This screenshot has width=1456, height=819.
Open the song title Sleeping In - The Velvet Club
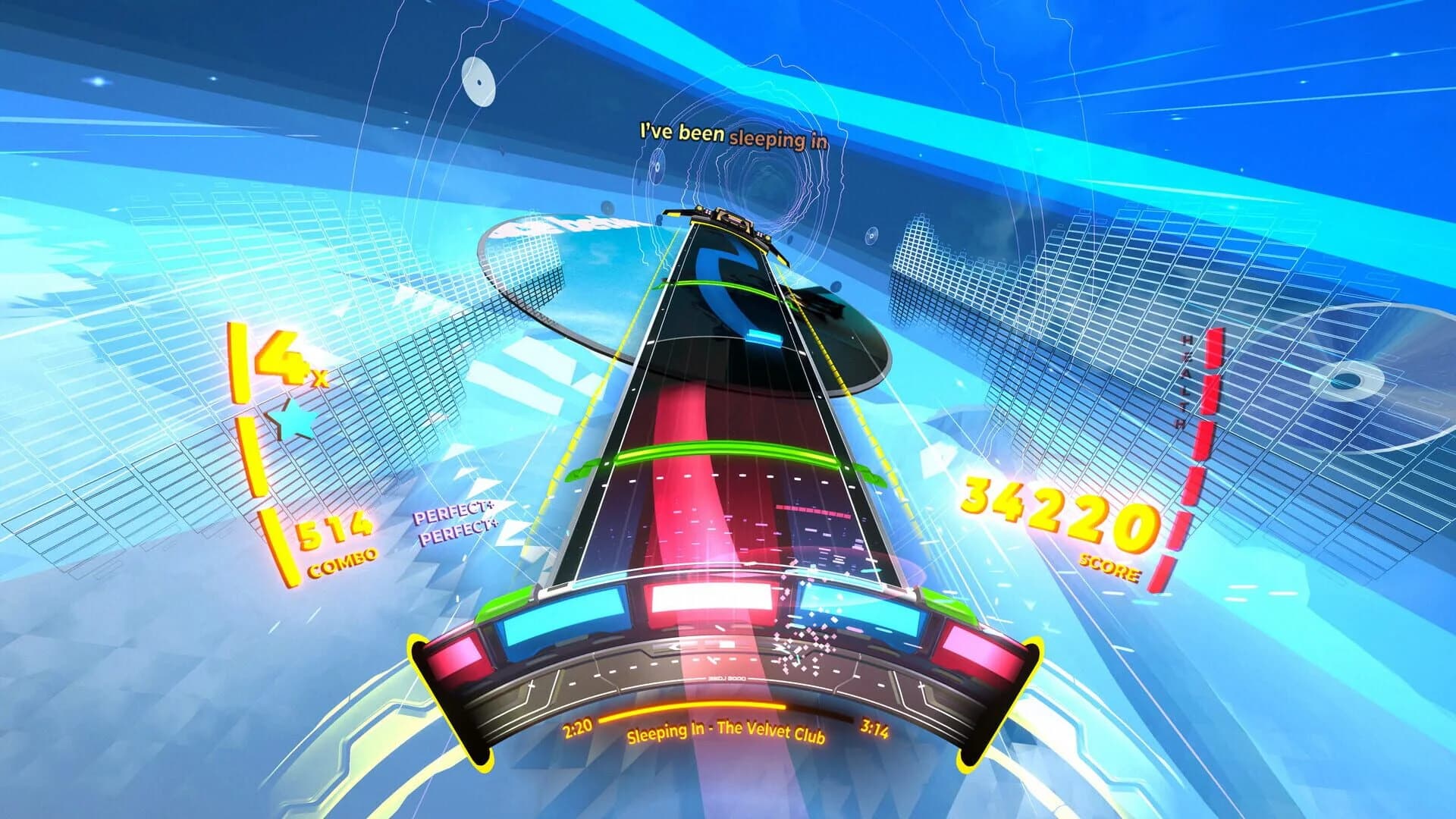click(726, 733)
